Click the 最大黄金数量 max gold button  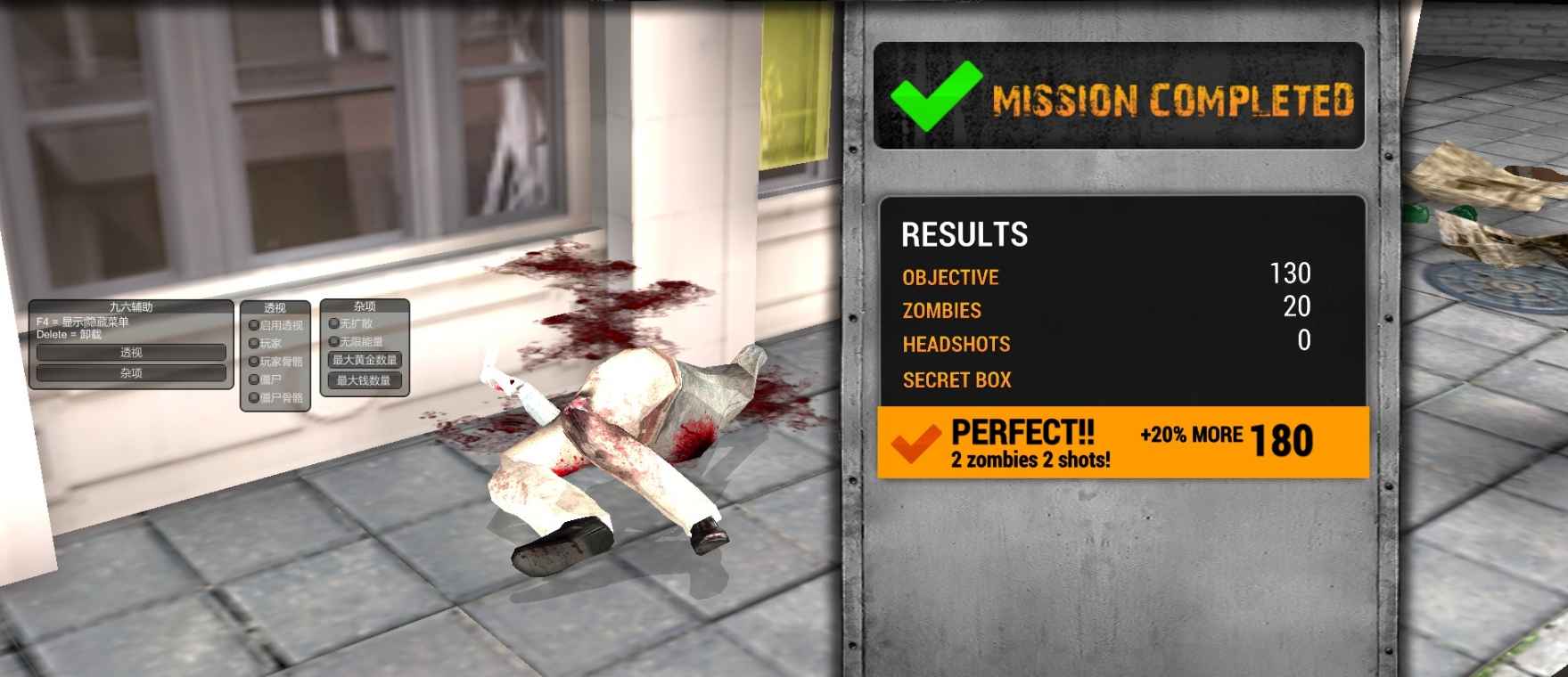click(x=365, y=360)
